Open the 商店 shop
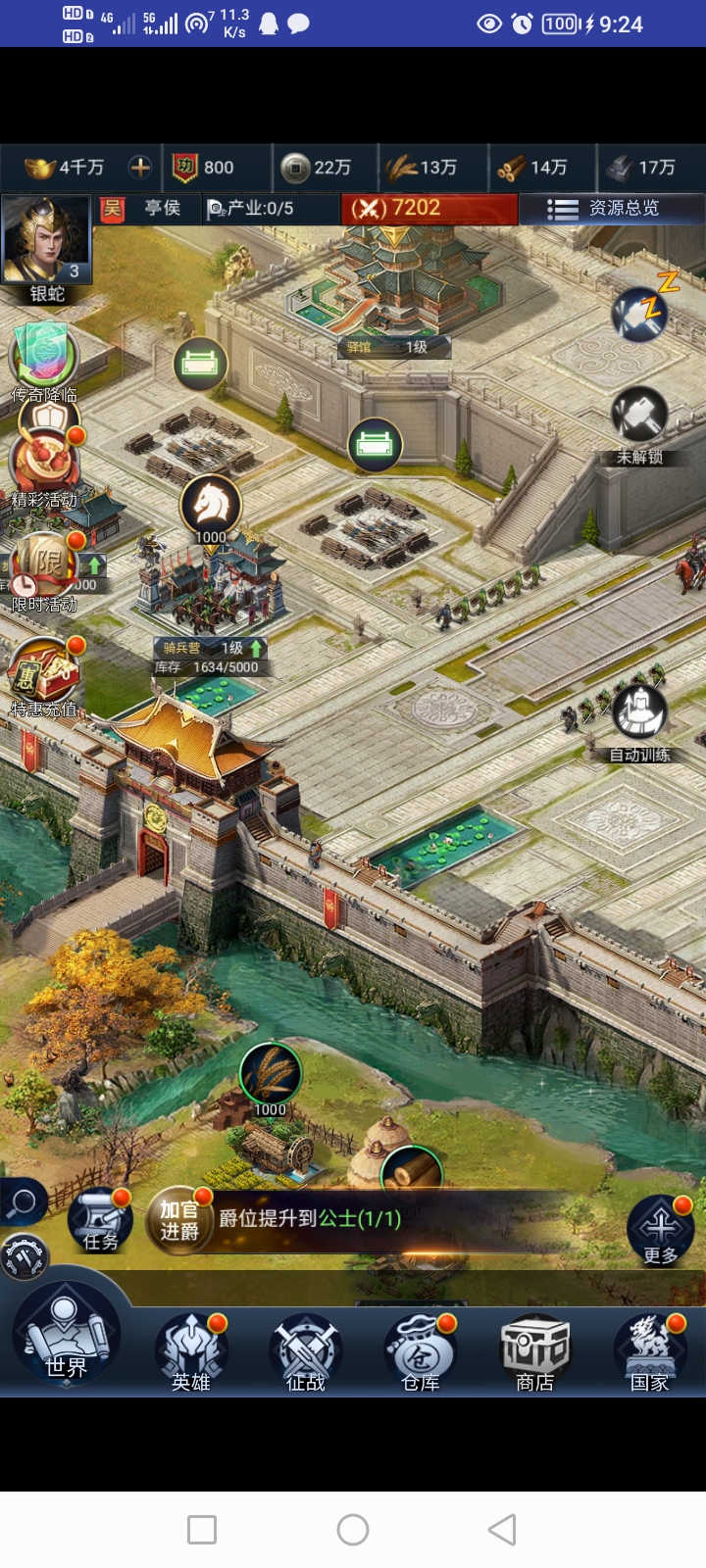This screenshot has height=1568, width=706. click(x=534, y=1352)
